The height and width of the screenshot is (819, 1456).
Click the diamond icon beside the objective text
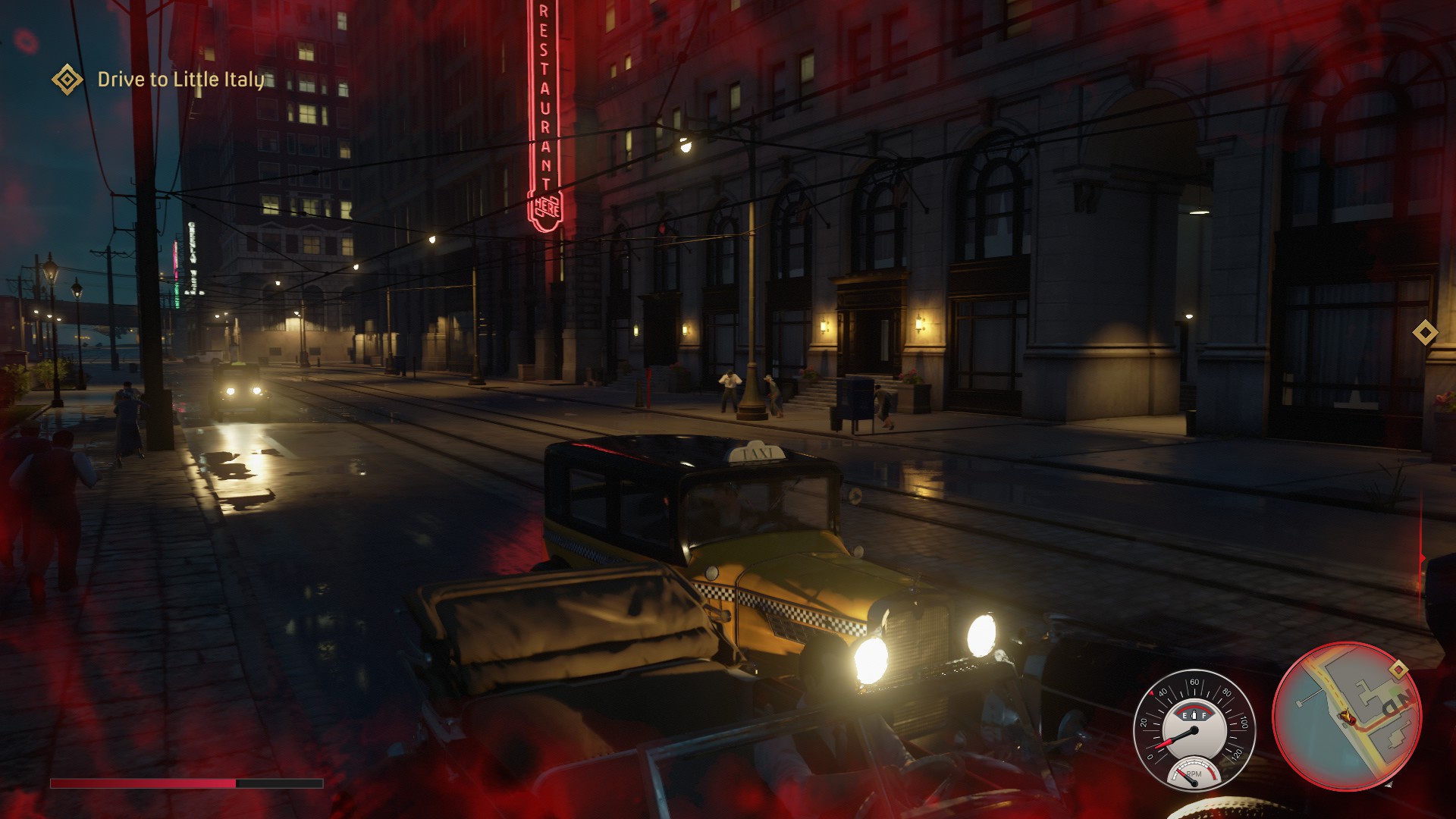pyautogui.click(x=67, y=80)
